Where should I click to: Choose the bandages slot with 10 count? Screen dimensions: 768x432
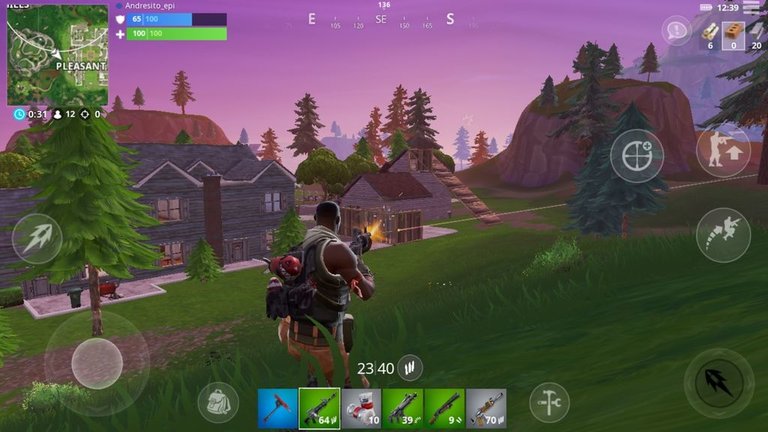click(x=361, y=408)
